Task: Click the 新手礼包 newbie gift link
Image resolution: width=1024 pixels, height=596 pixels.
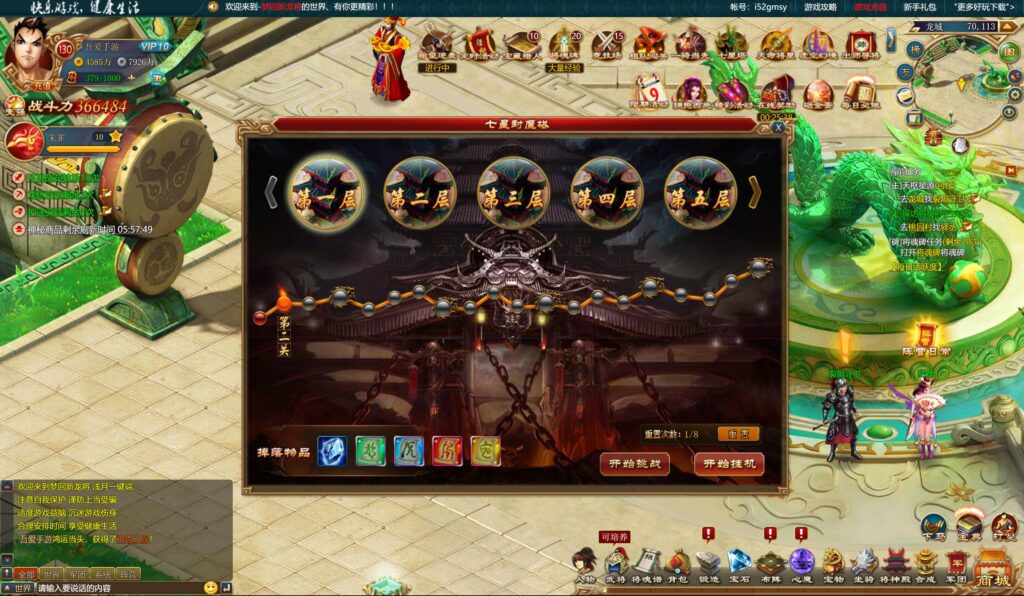Action: (919, 7)
